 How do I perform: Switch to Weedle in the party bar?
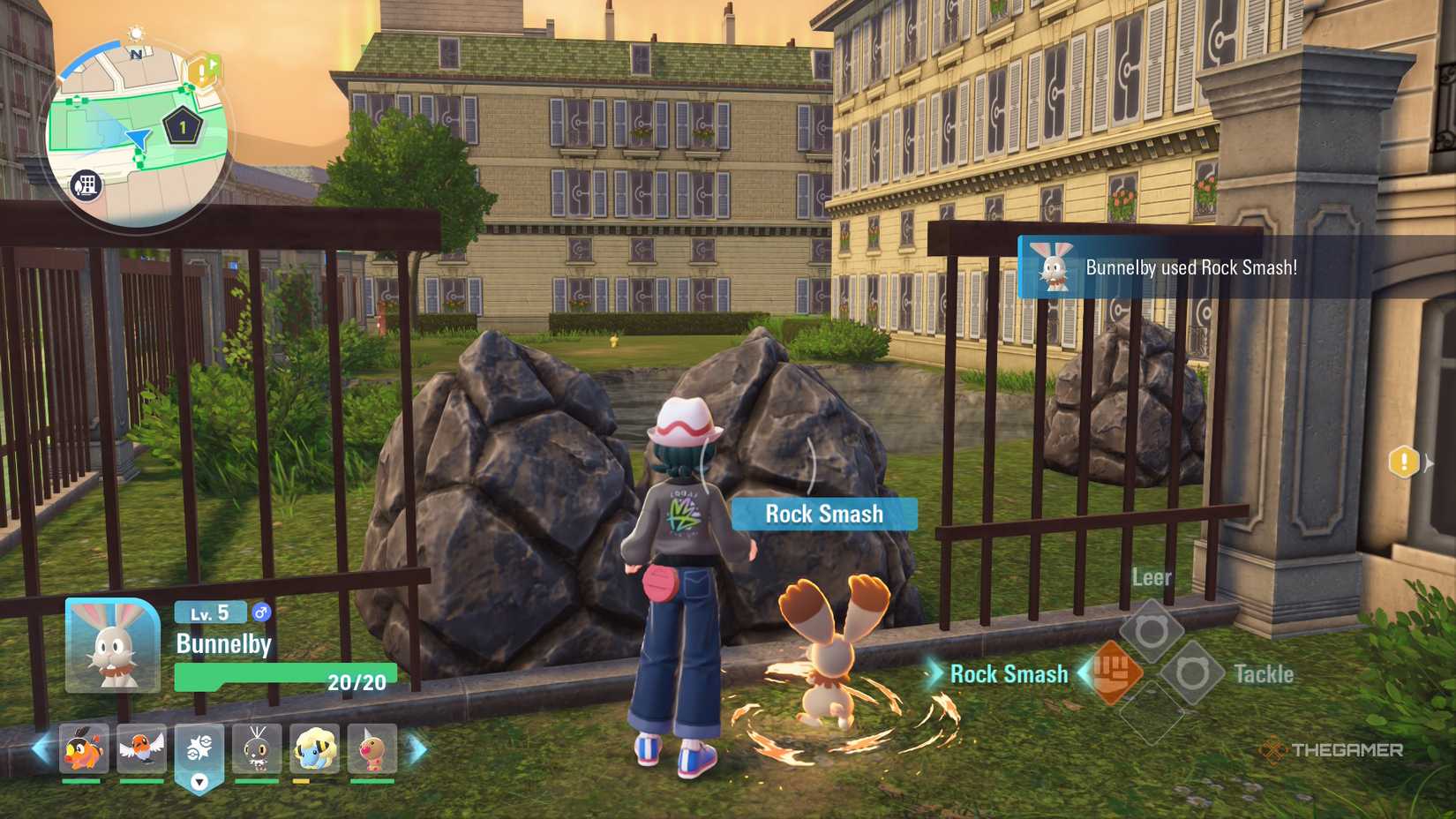(x=372, y=749)
